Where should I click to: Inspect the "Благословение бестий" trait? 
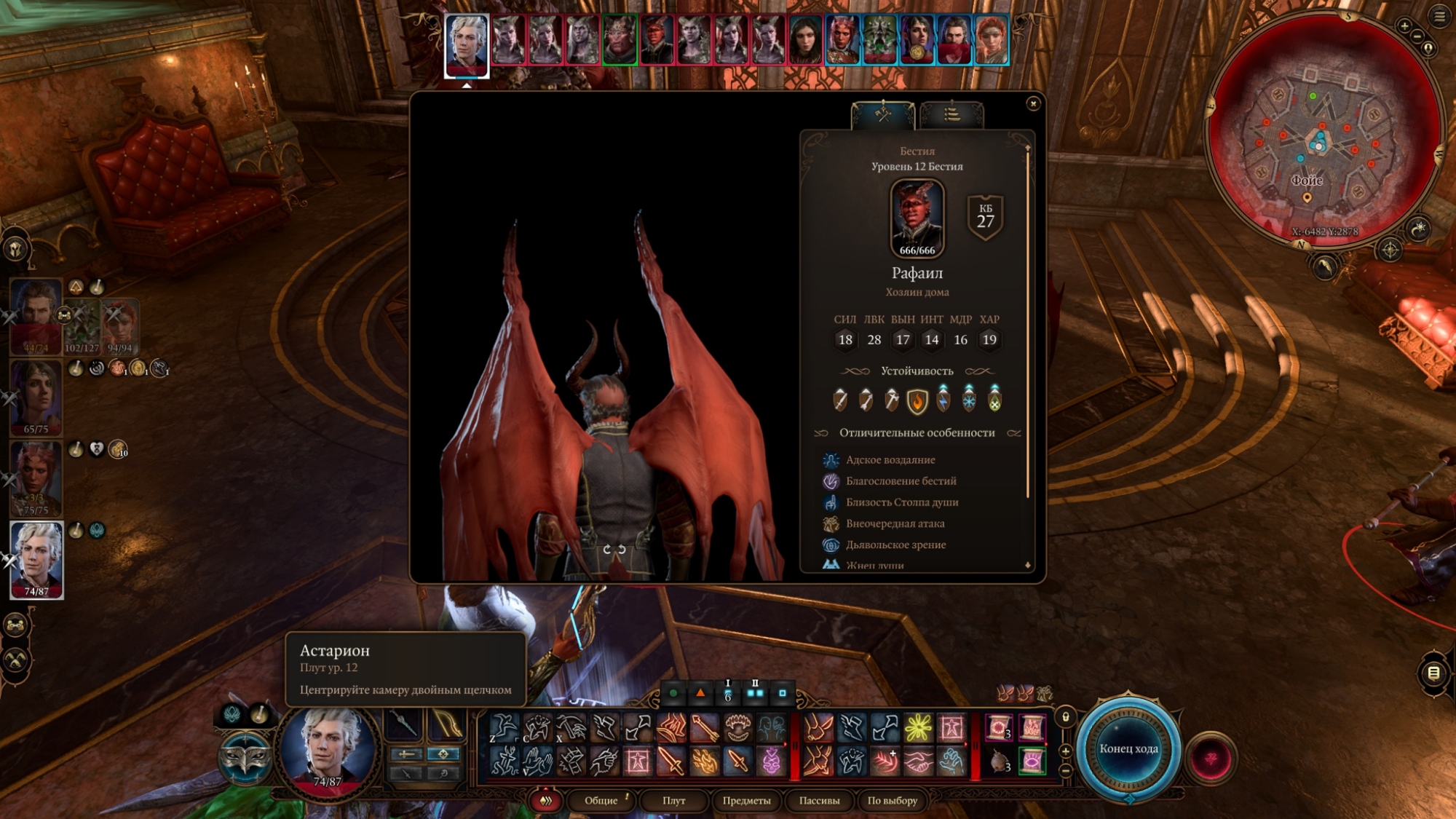[901, 481]
